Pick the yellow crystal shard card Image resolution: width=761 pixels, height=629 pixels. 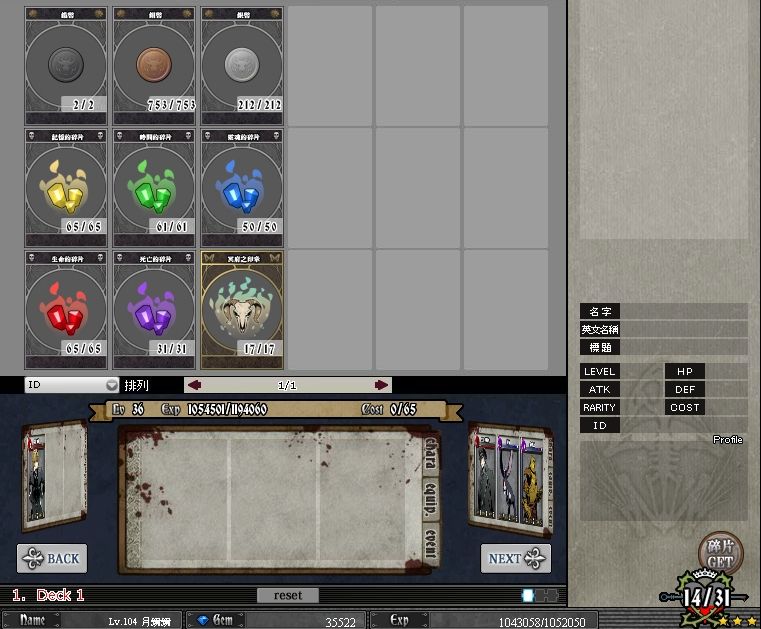pos(65,186)
